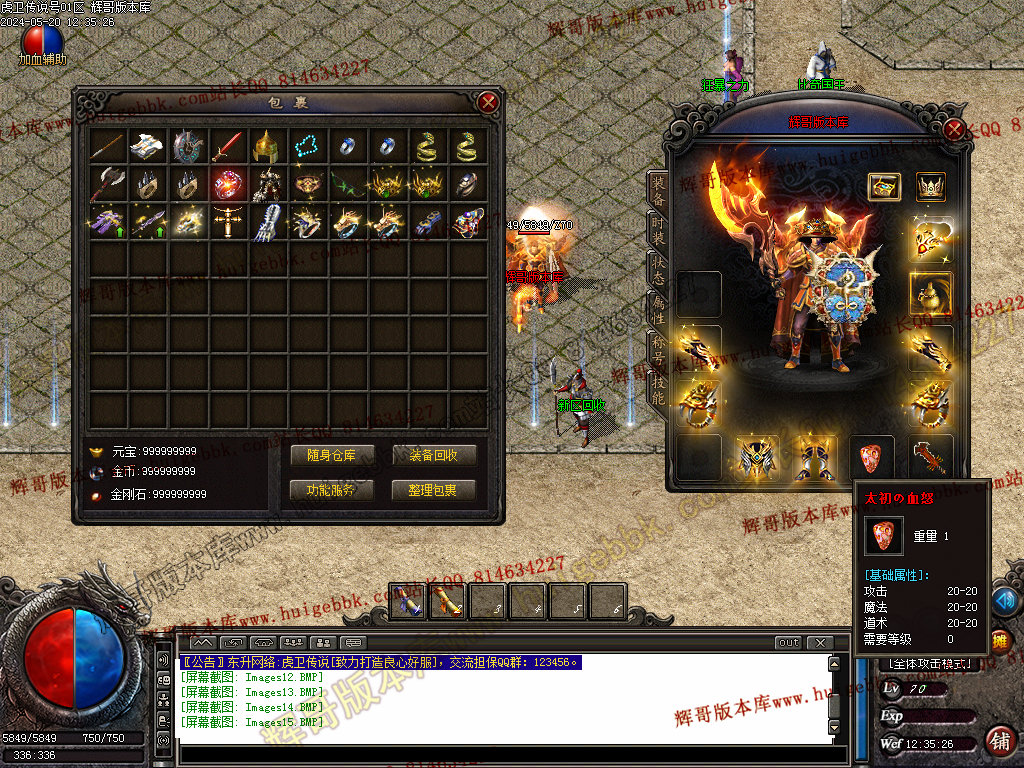Close the 包裹 inventory window
Viewport: 1024px width, 768px height.
click(488, 102)
